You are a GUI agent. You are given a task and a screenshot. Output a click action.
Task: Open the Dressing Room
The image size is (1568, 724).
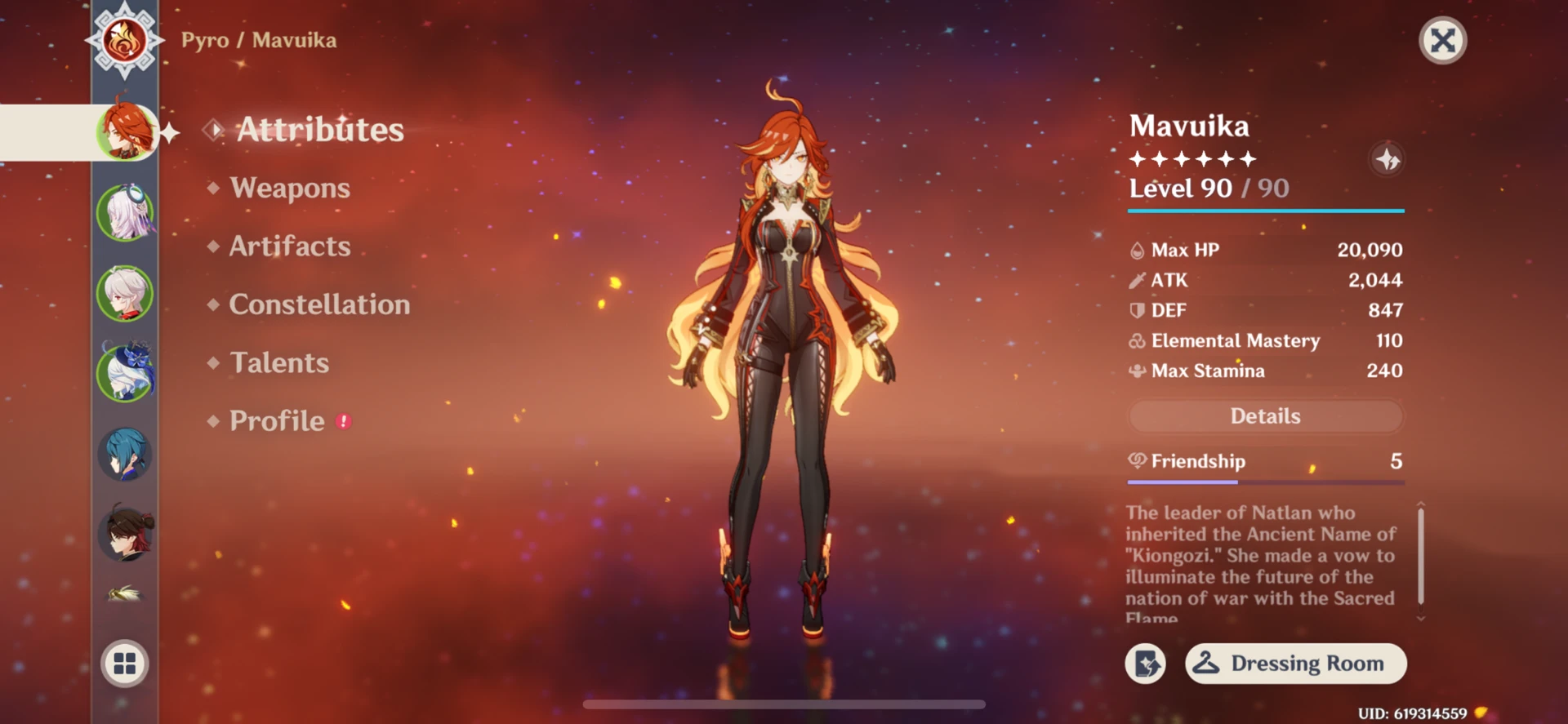pyautogui.click(x=1295, y=664)
